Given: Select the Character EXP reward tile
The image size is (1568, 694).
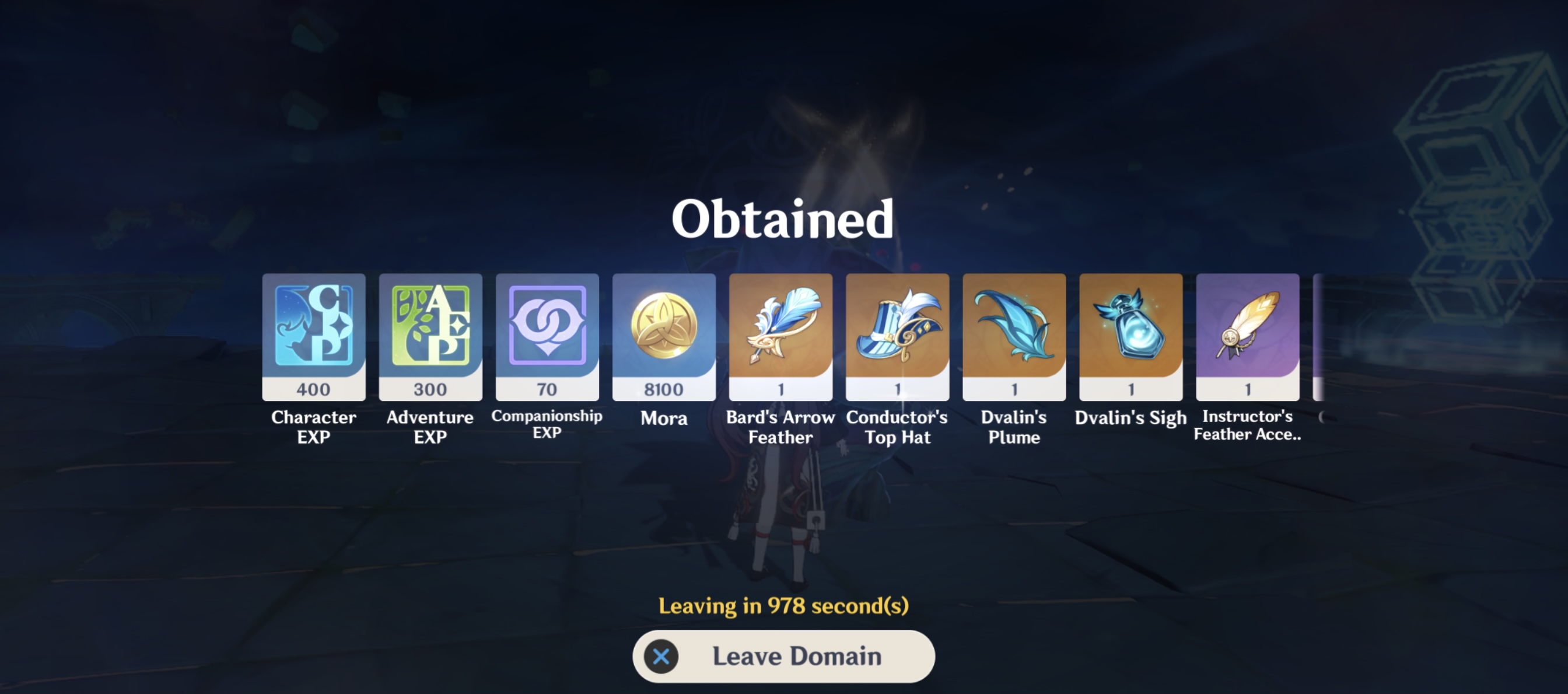Looking at the screenshot, I should pos(313,336).
